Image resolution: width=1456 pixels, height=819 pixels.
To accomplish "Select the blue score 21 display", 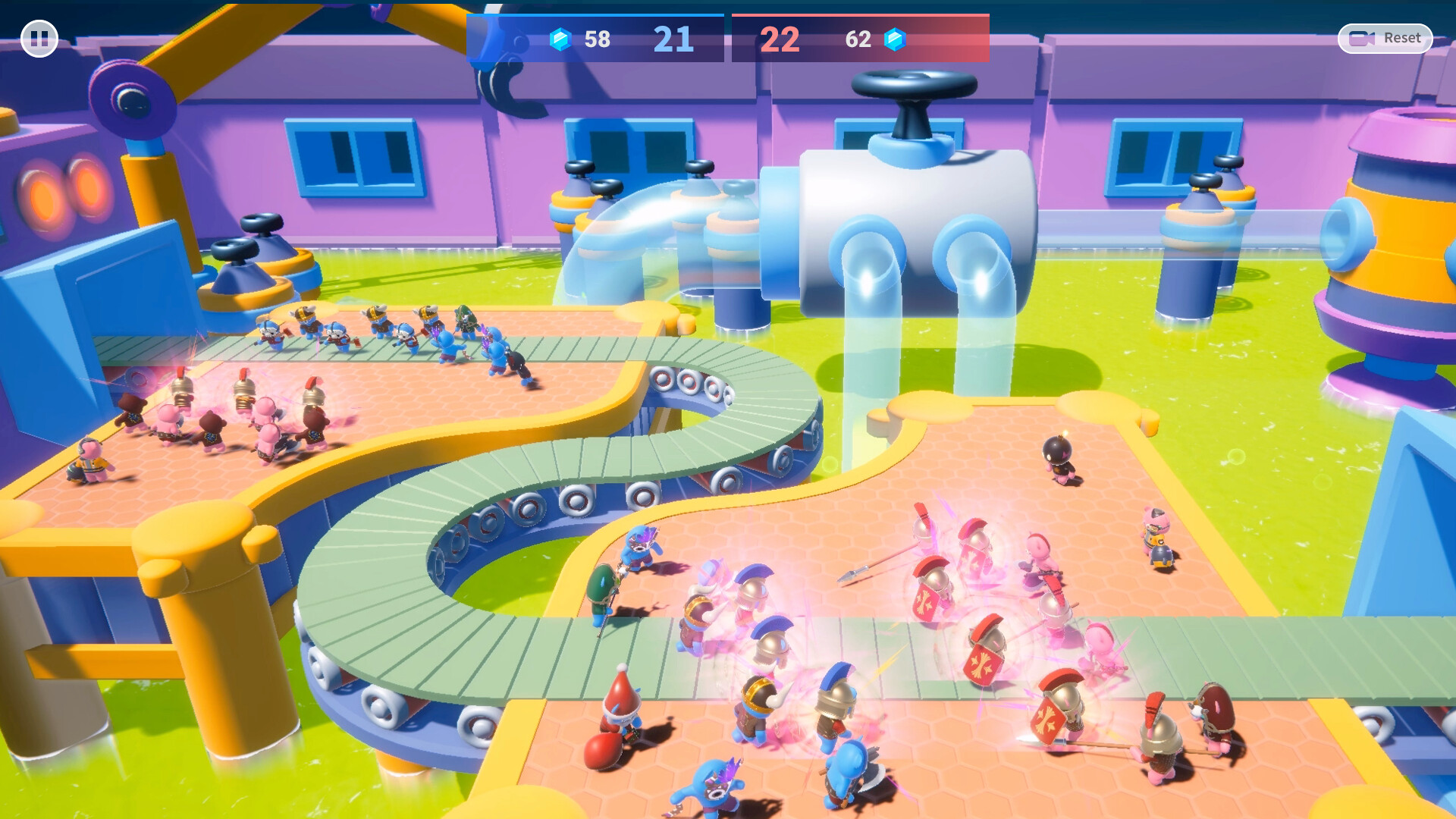I will (x=673, y=38).
